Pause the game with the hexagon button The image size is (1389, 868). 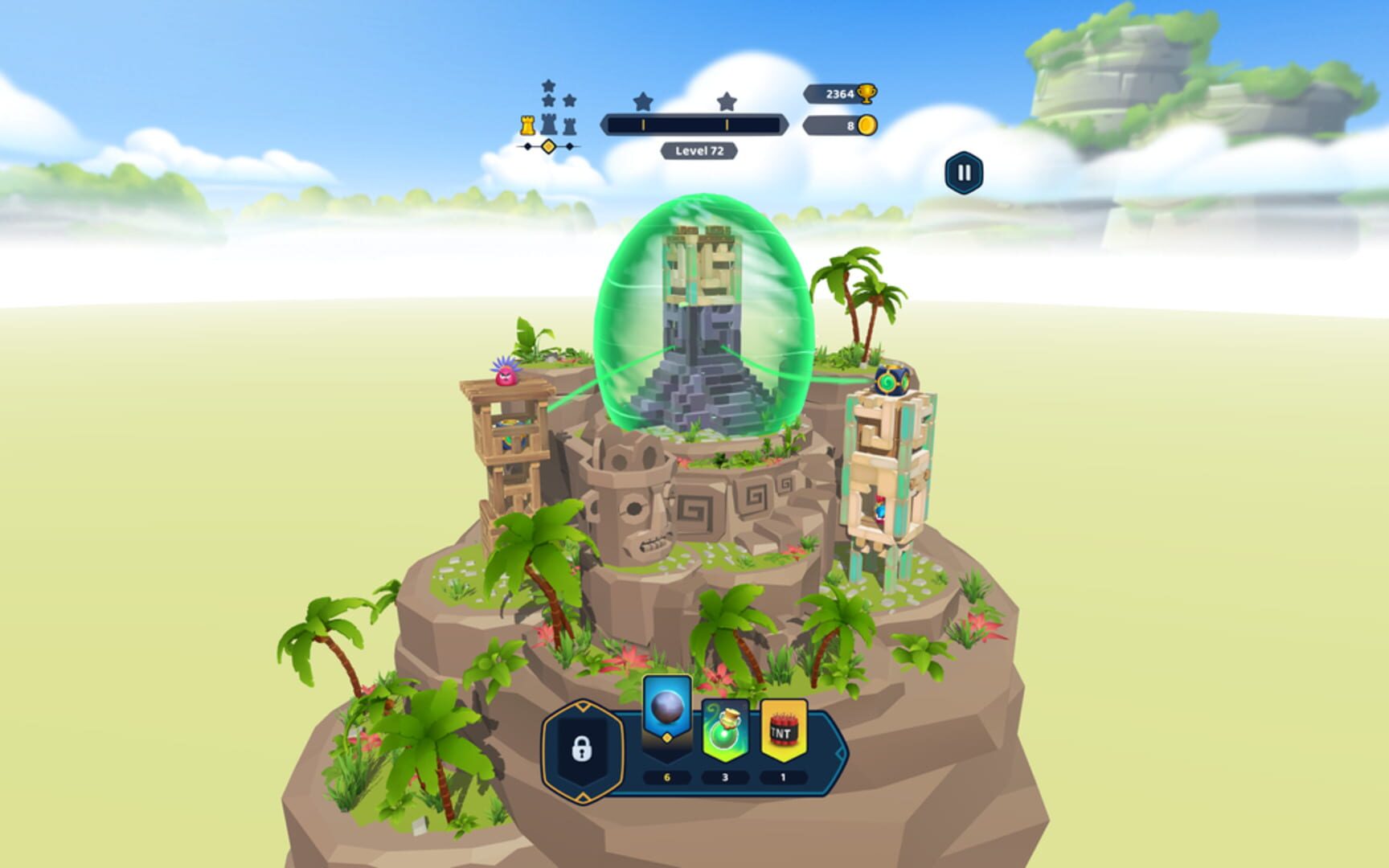[x=964, y=173]
